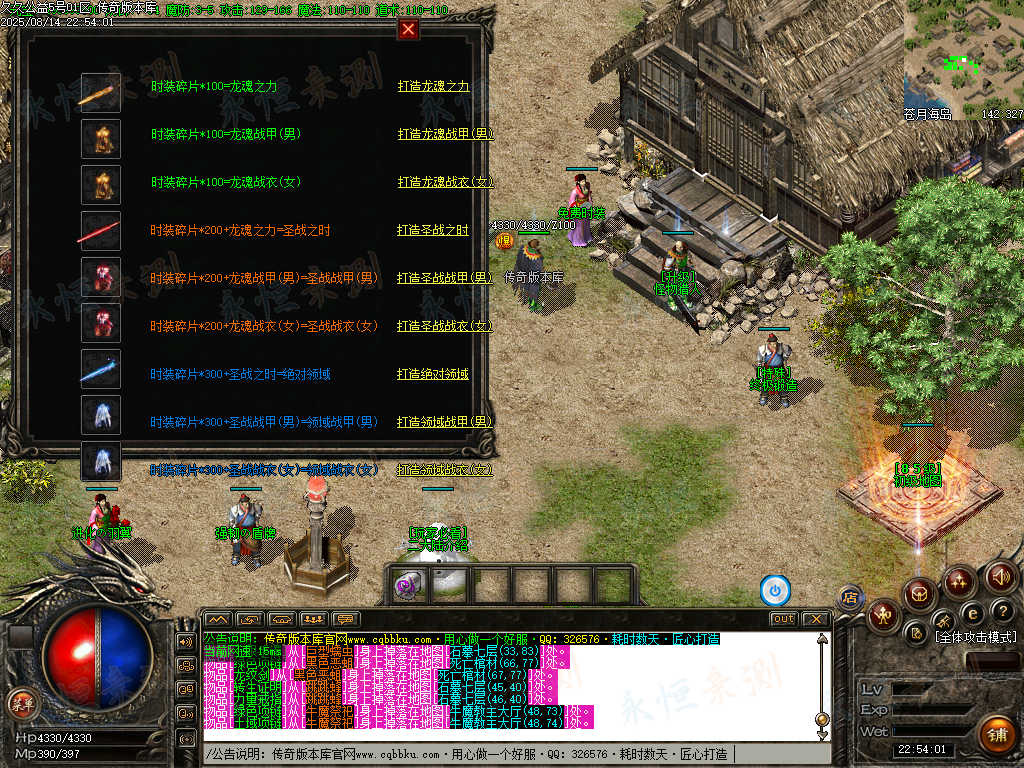This screenshot has height=768, width=1024.
Task: Choose the 打造圣战战衣(女) link
Action: tap(444, 326)
